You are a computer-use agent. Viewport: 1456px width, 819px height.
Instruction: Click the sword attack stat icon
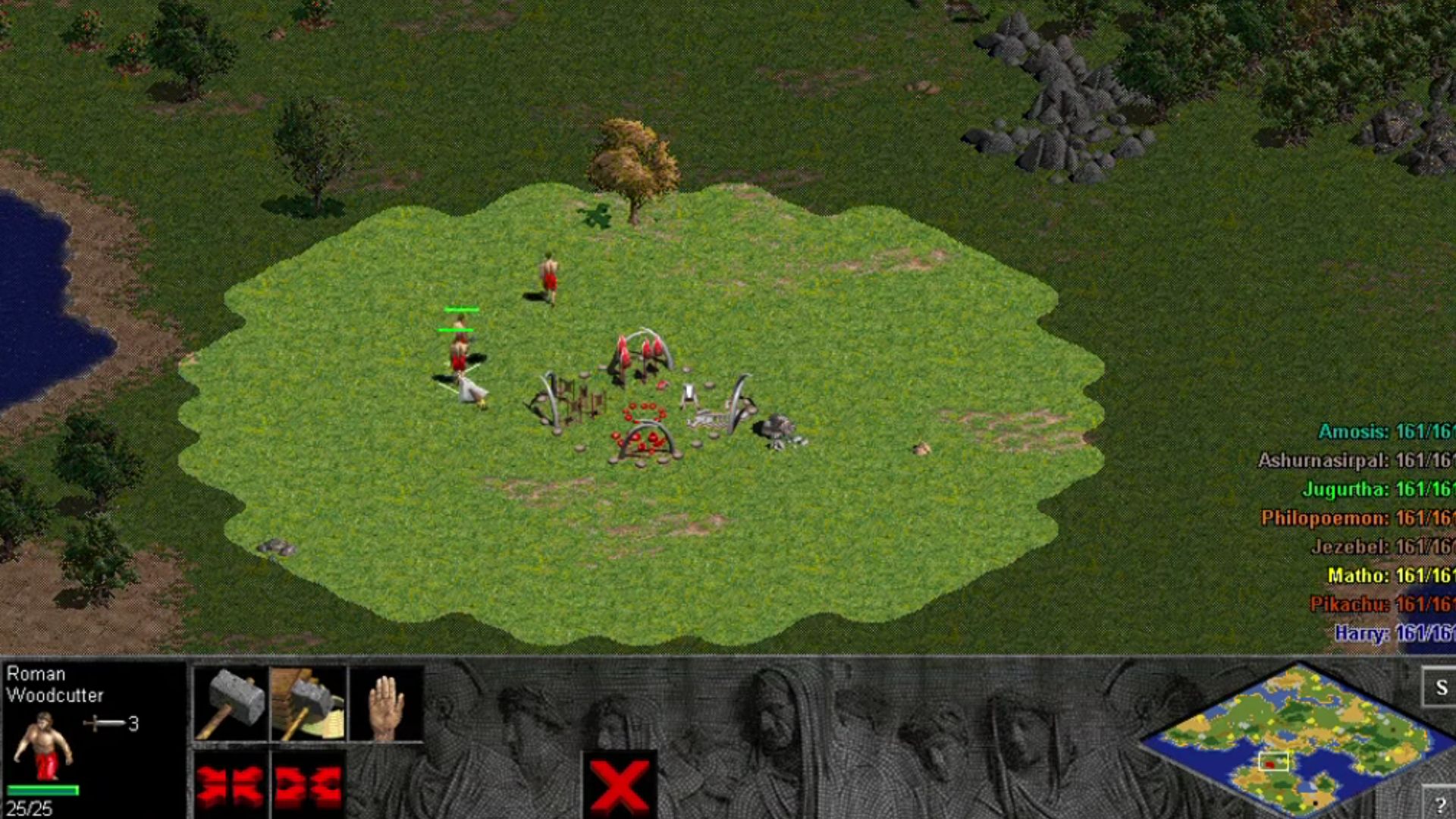pyautogui.click(x=102, y=722)
